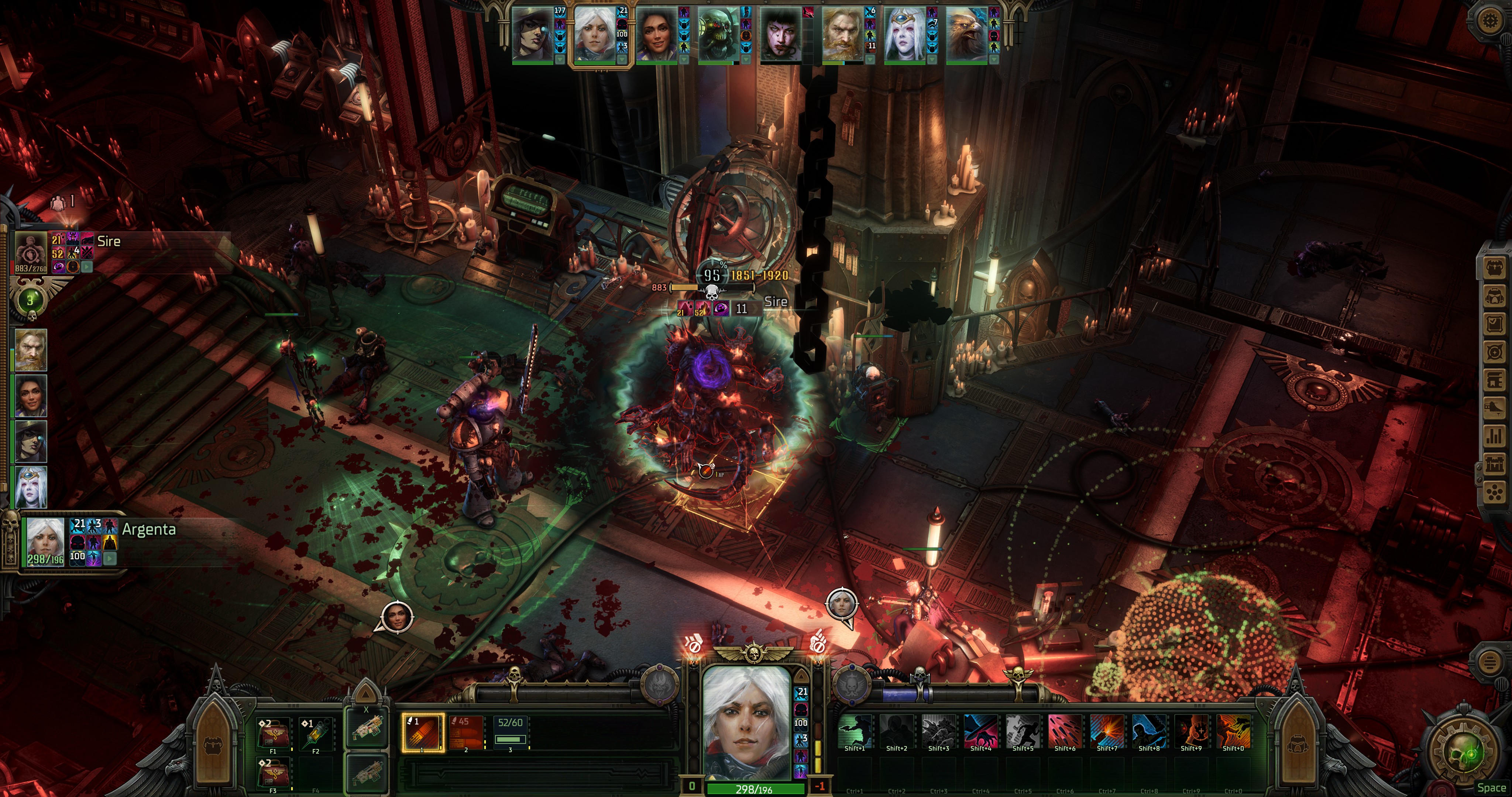This screenshot has width=1512, height=797.
Task: Reload the weapon showing 52/60 ammo
Action: click(x=510, y=732)
